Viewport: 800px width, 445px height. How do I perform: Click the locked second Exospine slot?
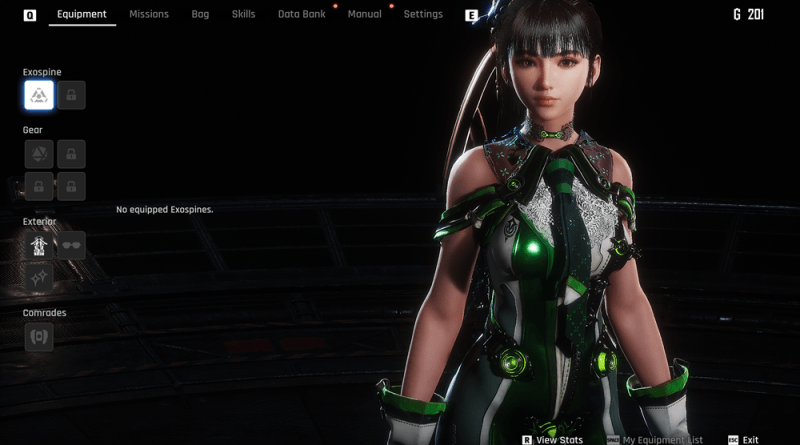click(71, 95)
